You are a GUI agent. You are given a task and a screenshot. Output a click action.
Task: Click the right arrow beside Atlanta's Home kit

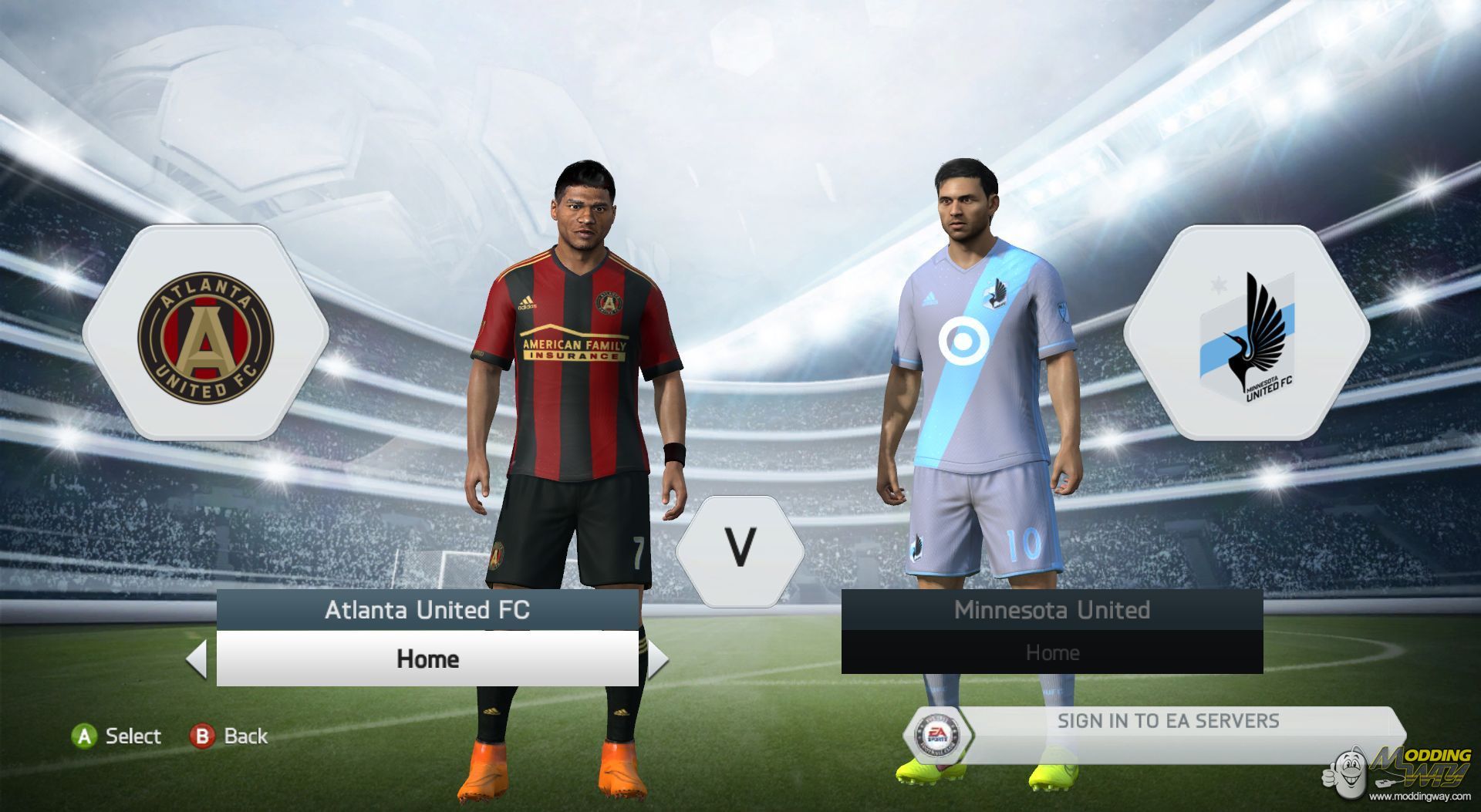(x=657, y=659)
